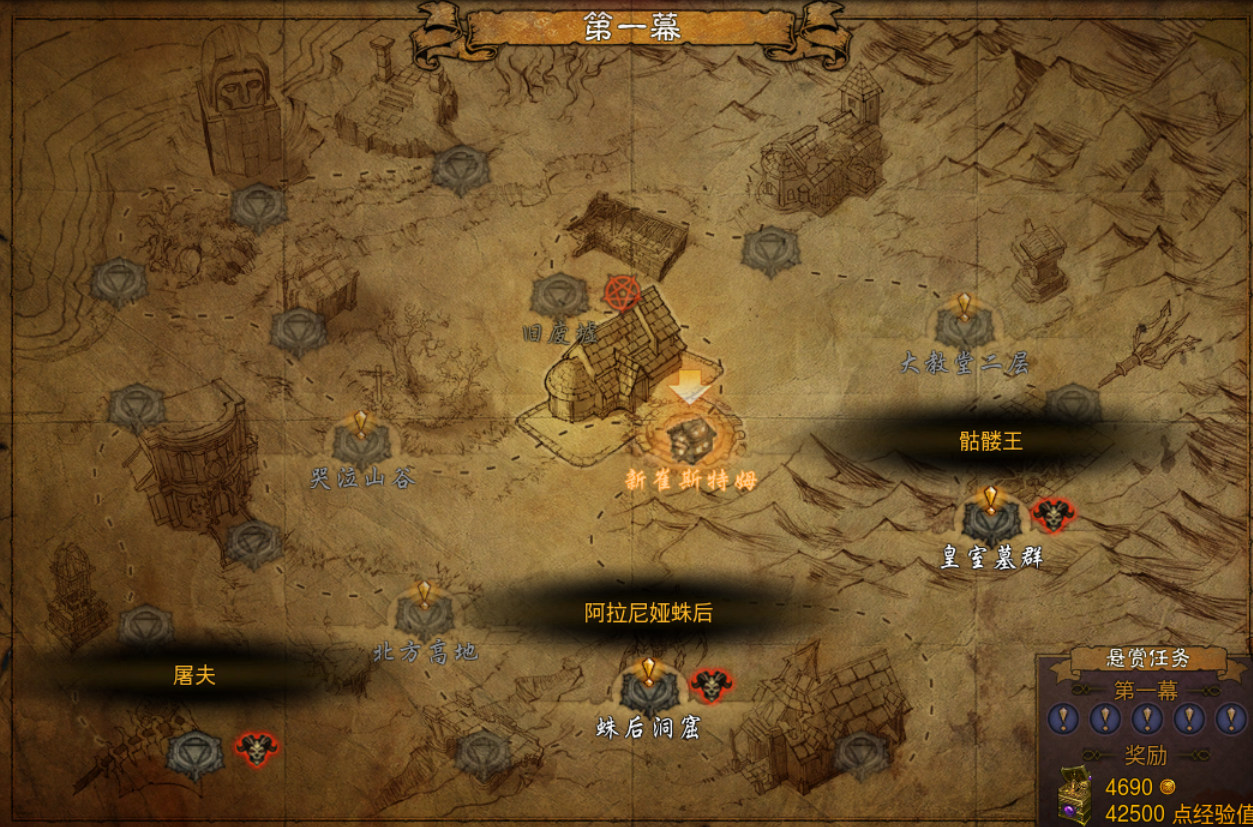This screenshot has width=1253, height=827.
Task: Travel to the 新崔斯特姆 town waypoint
Action: point(691,438)
